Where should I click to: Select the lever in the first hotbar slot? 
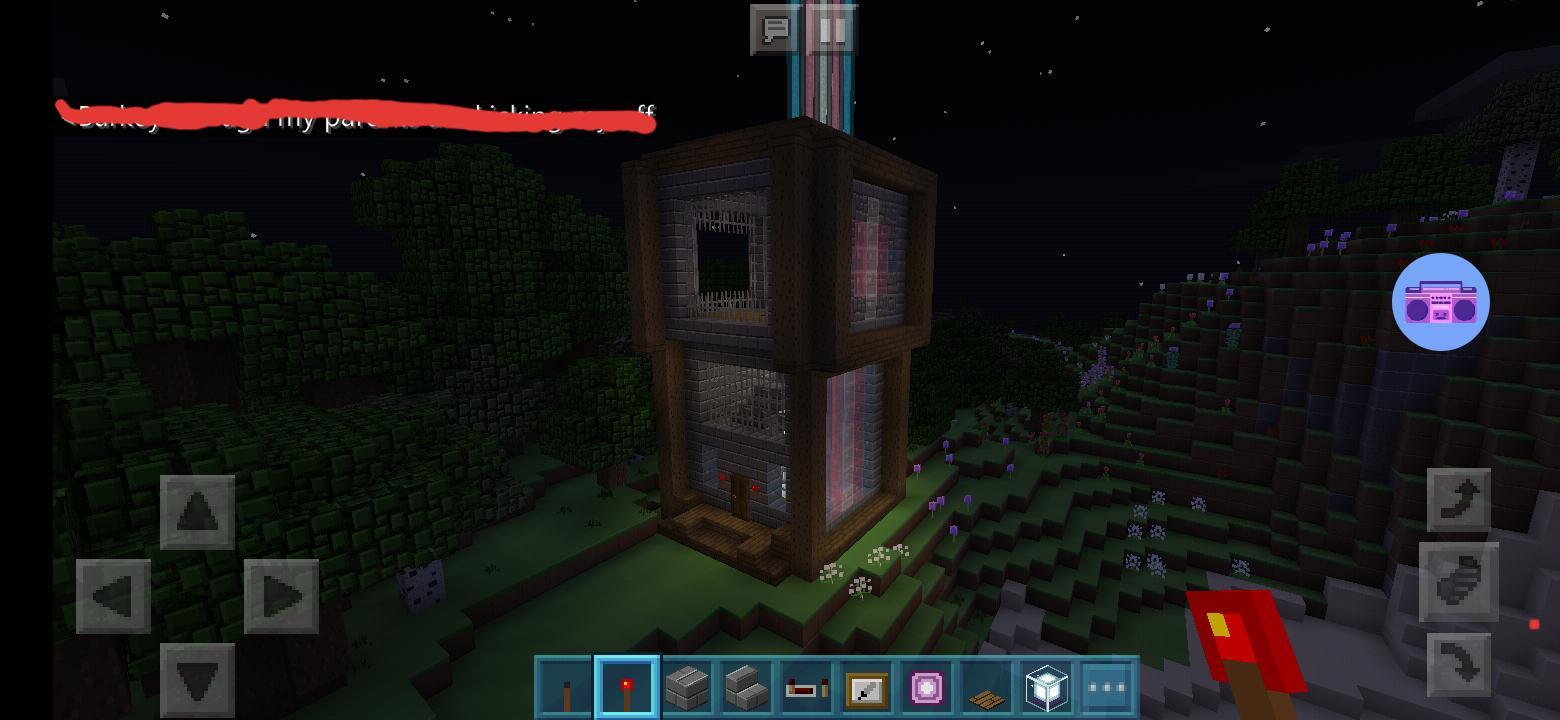tap(565, 687)
